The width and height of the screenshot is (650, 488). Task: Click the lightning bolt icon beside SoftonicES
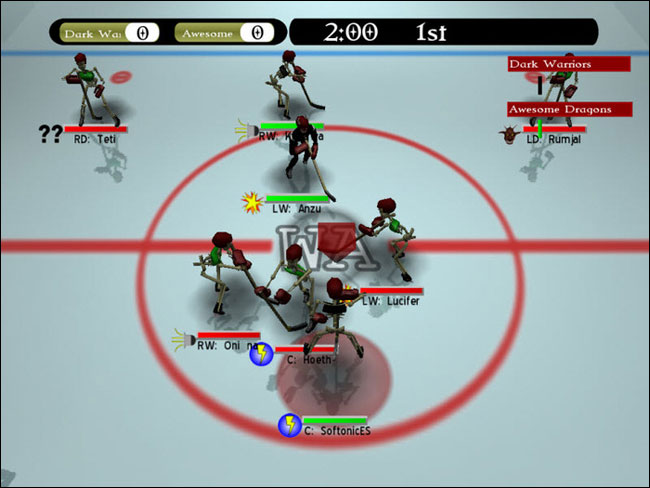click(289, 426)
